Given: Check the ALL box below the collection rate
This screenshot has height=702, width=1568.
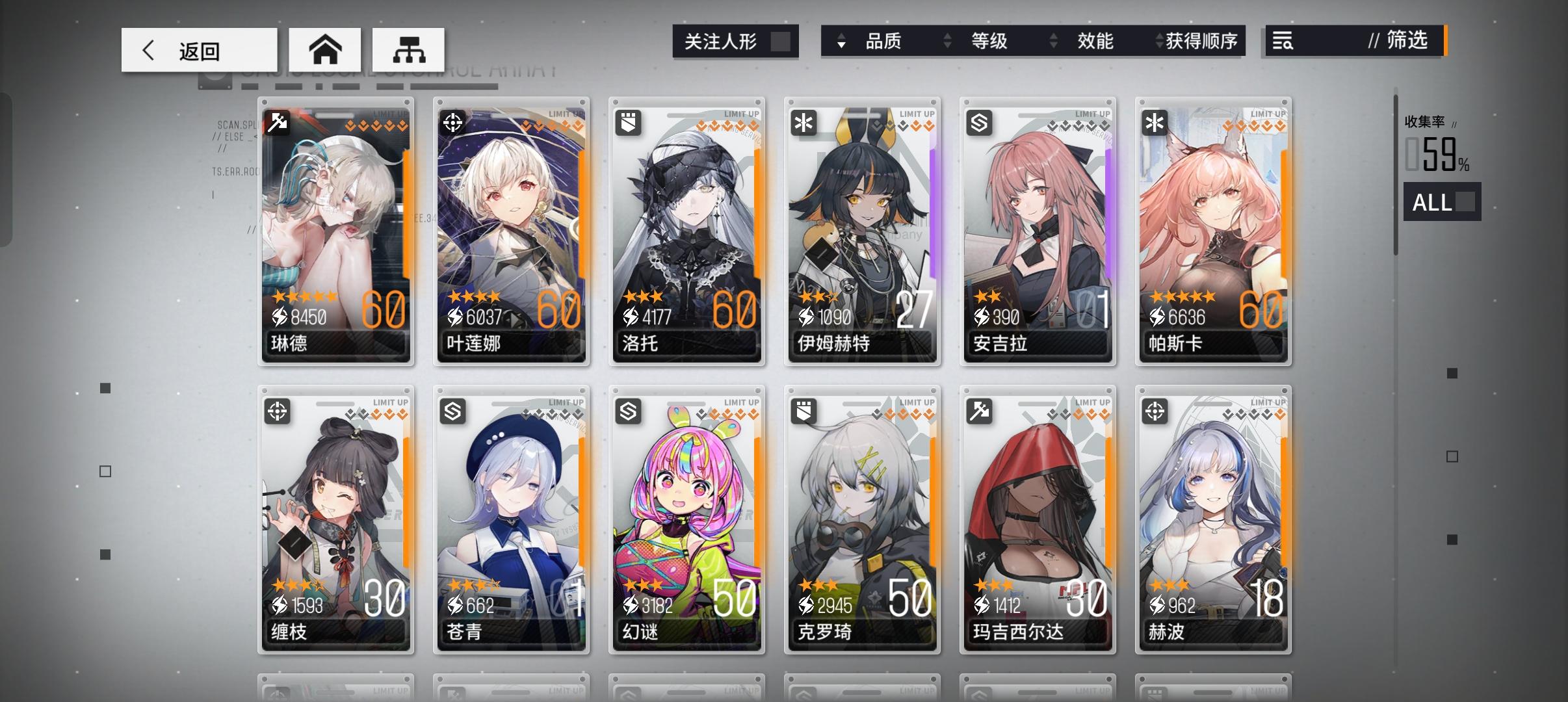Looking at the screenshot, I should click(x=1467, y=202).
